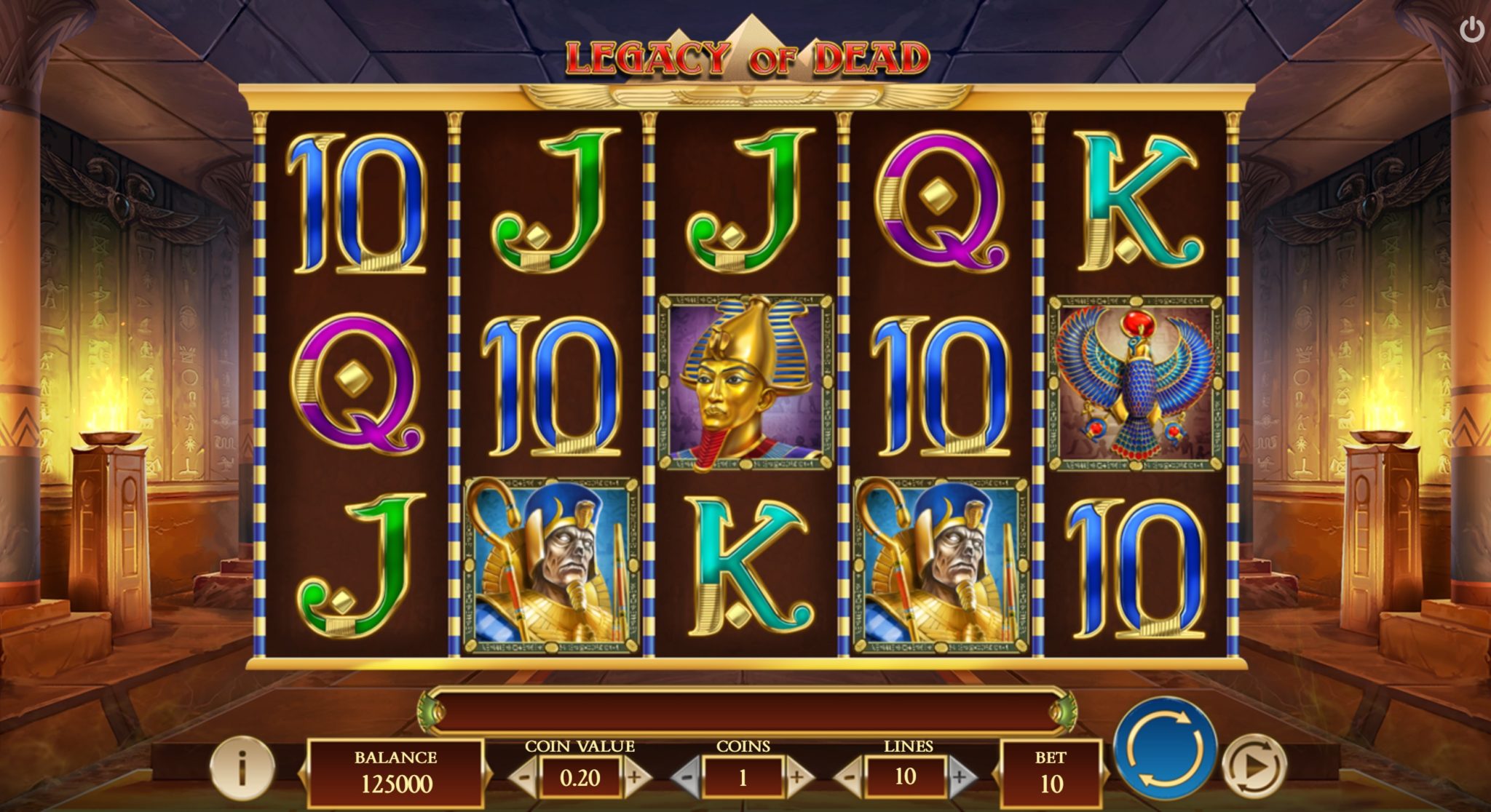This screenshot has height=812, width=1491.
Task: Add one more coin
Action: [799, 777]
